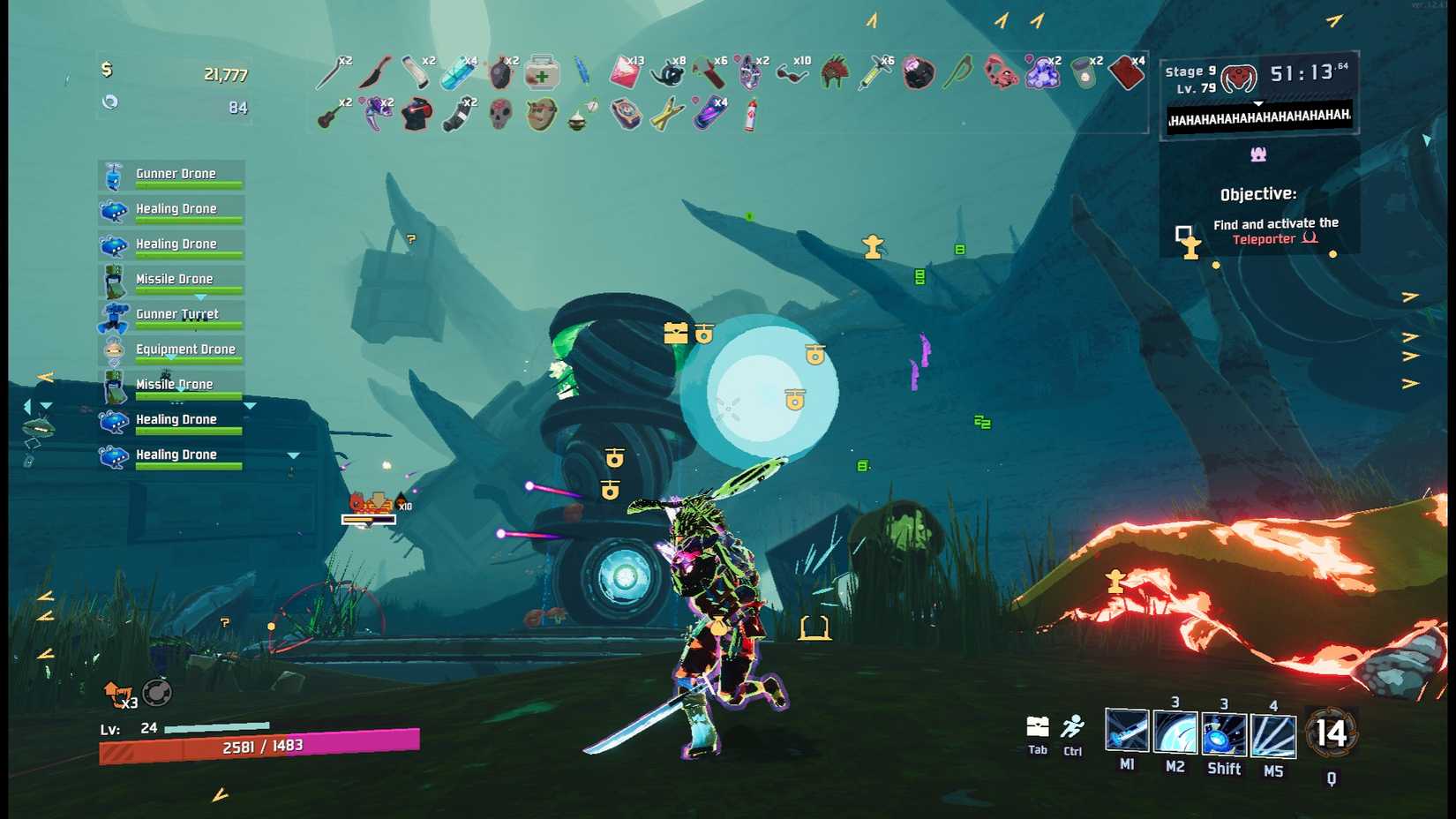The width and height of the screenshot is (1456, 819).
Task: Inspect the yellow crossed sticks item icon
Action: (667, 115)
